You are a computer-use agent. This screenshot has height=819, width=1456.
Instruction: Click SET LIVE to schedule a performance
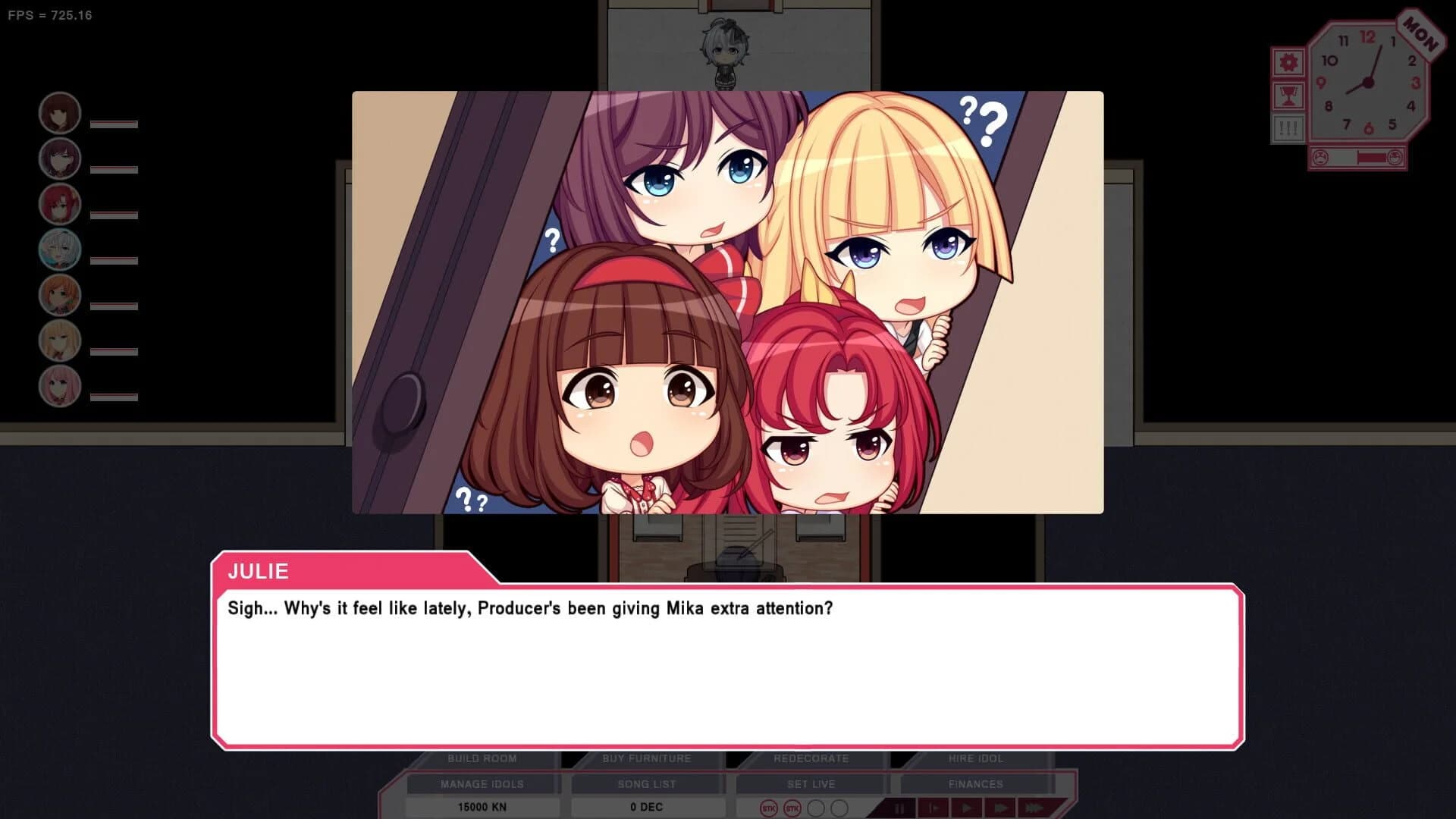click(x=811, y=784)
